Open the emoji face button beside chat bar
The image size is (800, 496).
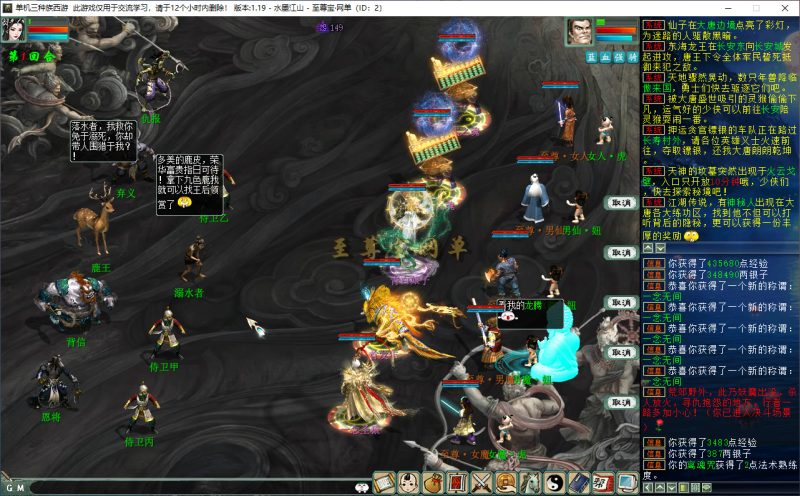pyautogui.click(x=361, y=487)
